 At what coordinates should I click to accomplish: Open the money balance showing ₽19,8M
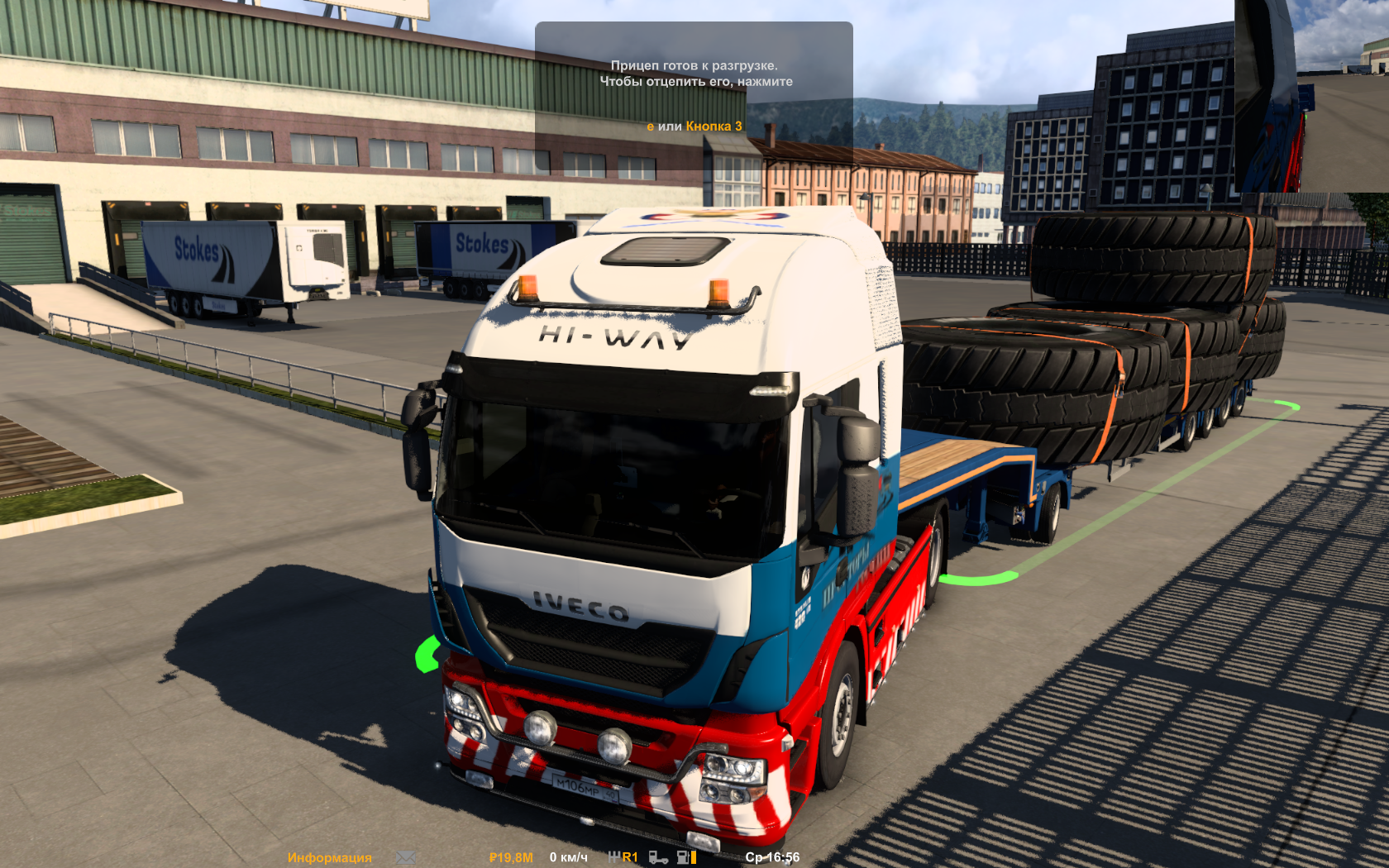point(510,857)
